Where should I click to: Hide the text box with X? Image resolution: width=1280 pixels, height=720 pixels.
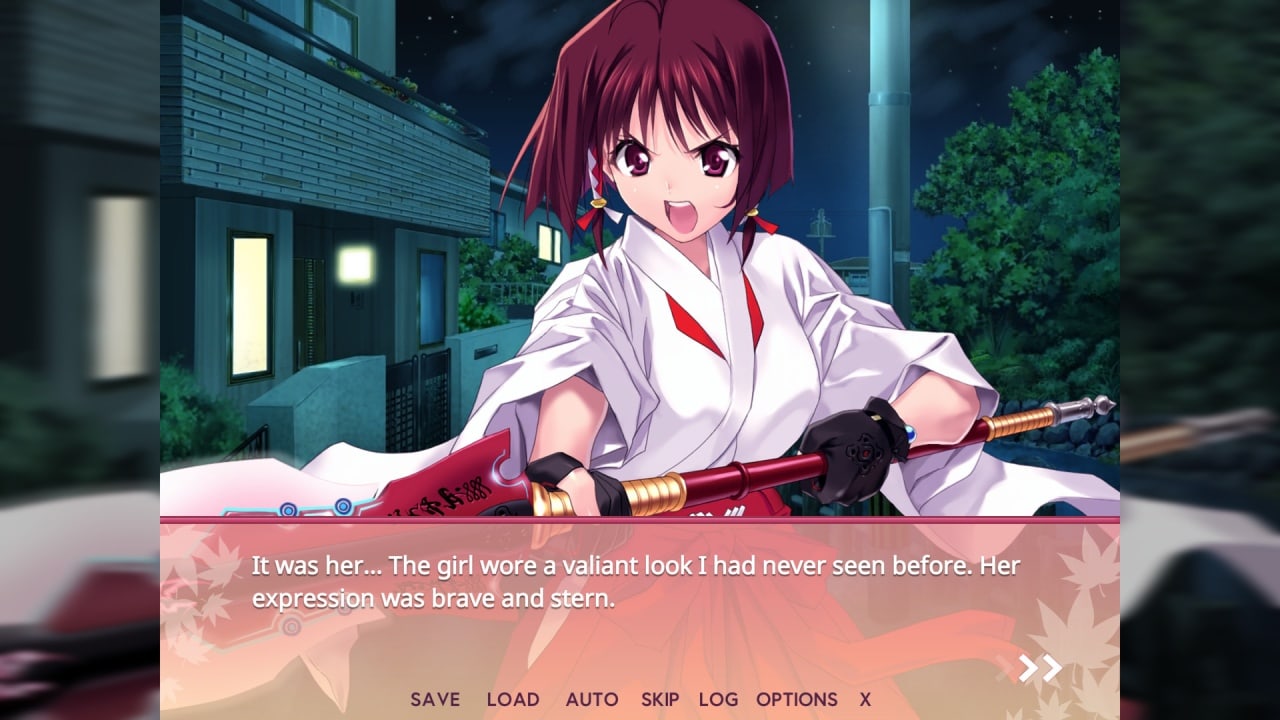pos(865,700)
